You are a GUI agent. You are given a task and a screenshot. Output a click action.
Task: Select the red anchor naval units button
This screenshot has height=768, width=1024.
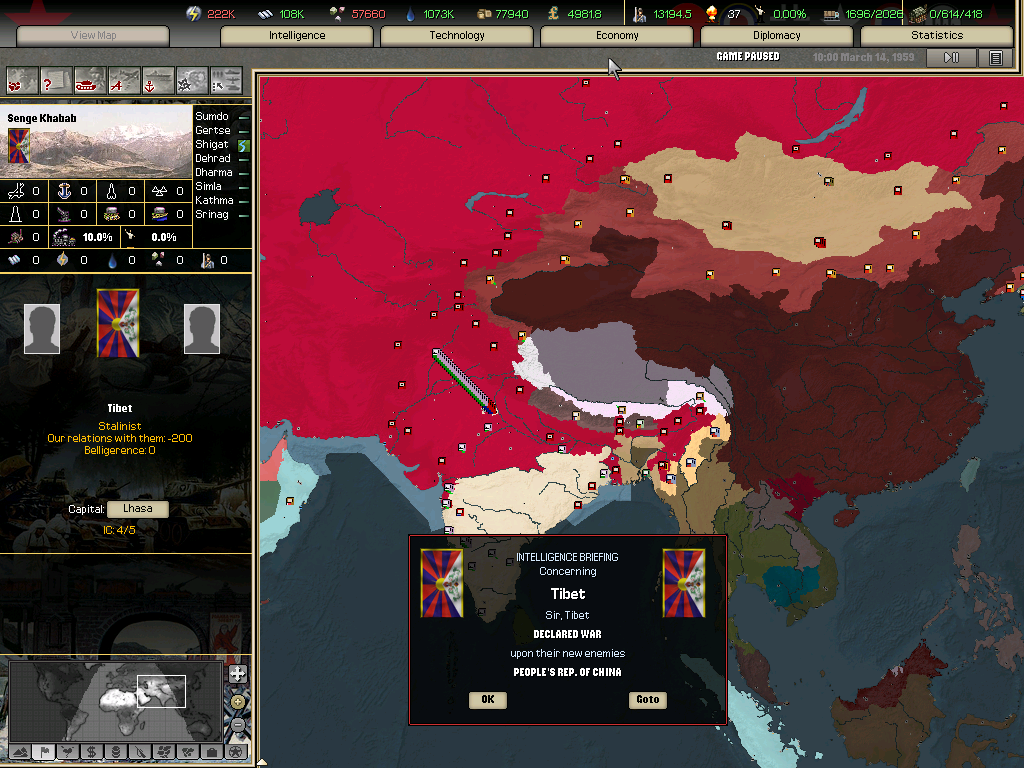tap(158, 79)
